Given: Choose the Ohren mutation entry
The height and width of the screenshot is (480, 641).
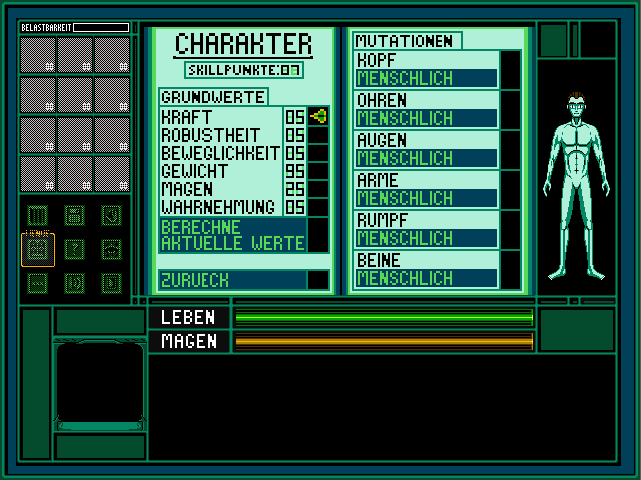Looking at the screenshot, I should 426,109.
